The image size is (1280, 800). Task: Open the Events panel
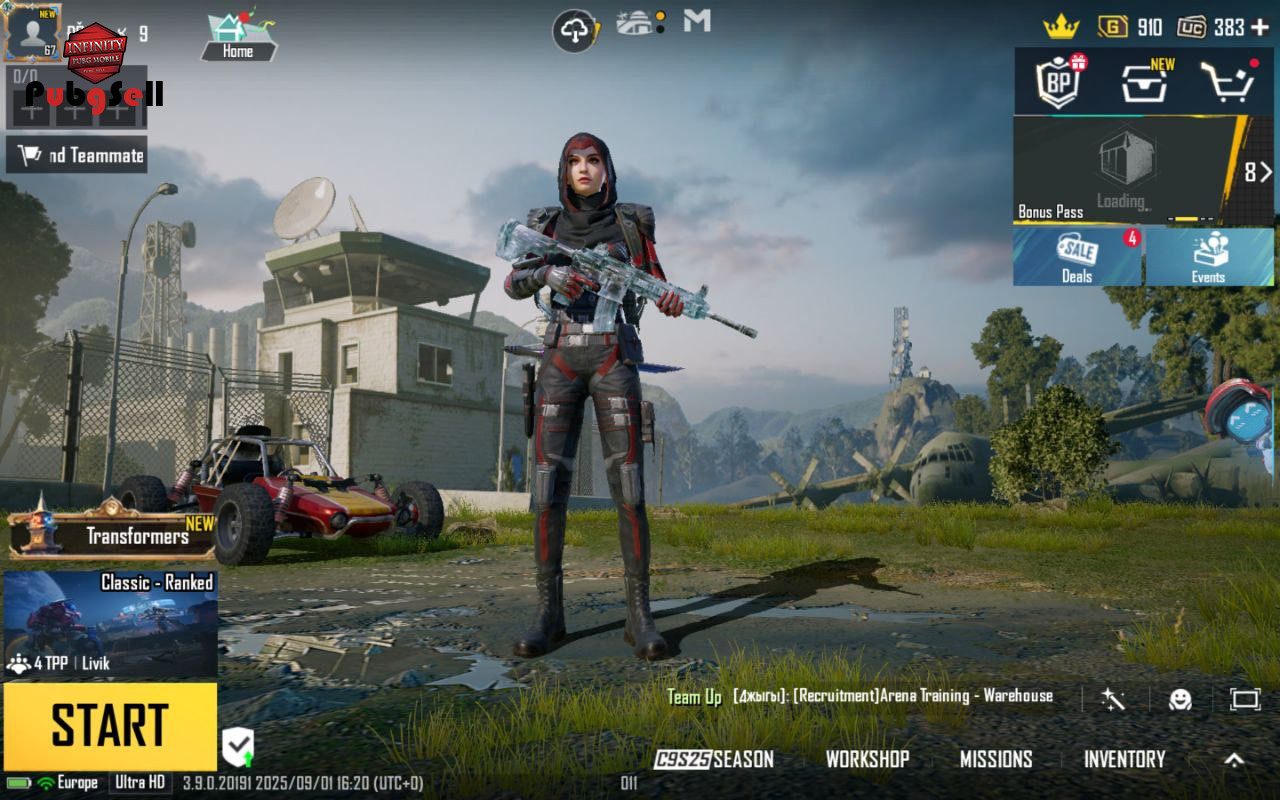[x=1208, y=257]
